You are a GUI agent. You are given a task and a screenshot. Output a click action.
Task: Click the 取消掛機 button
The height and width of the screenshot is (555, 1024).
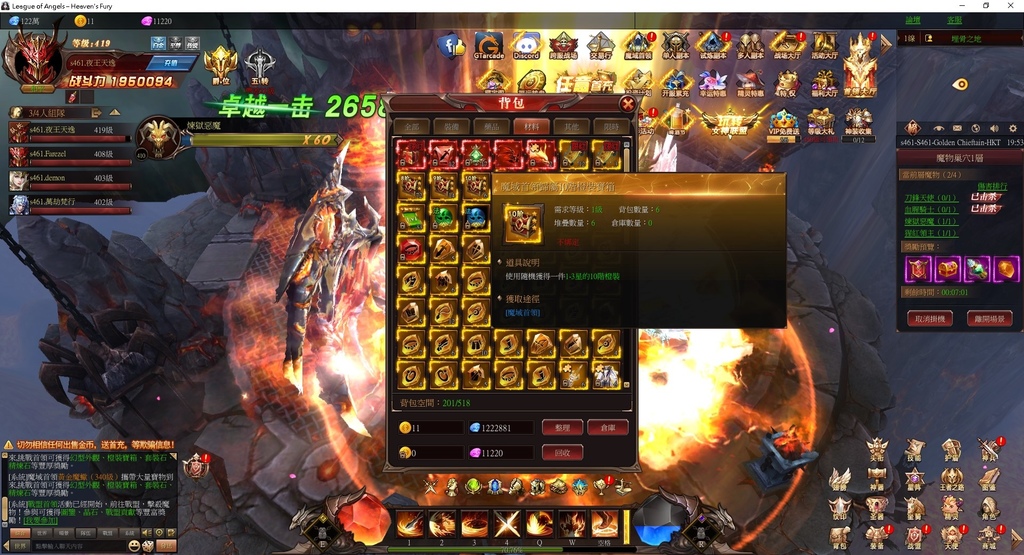(930, 319)
